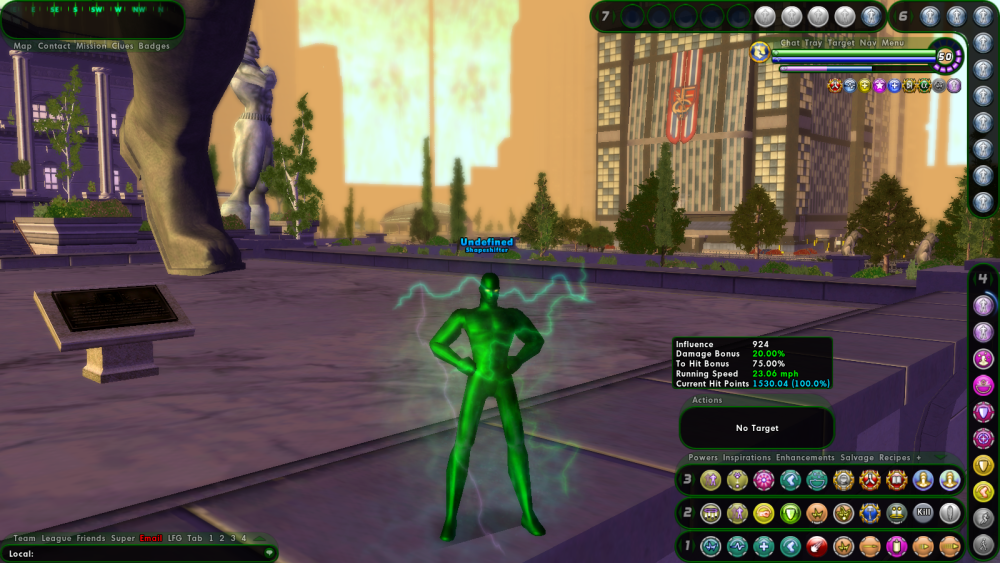This screenshot has height=563, width=1000.
Task: Open the Enhancements tab
Action: tap(805, 458)
